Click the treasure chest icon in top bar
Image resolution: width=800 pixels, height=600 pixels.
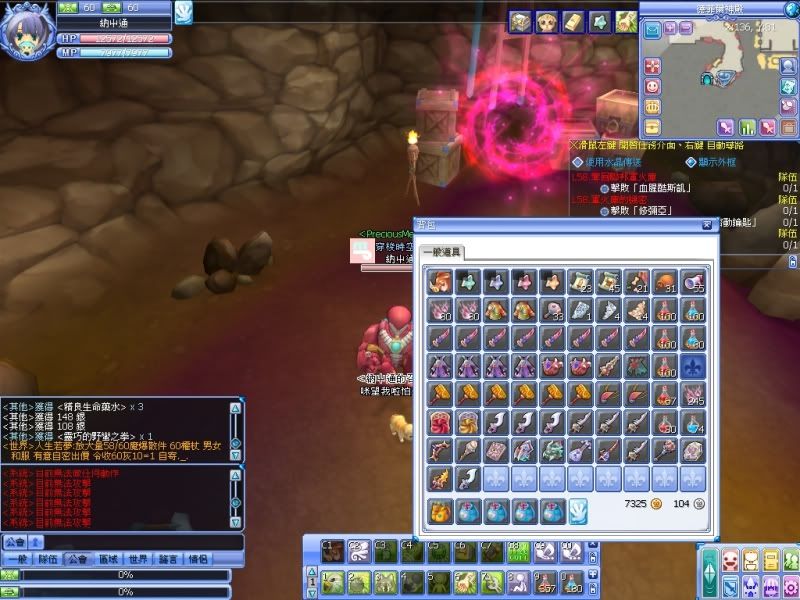tap(520, 20)
